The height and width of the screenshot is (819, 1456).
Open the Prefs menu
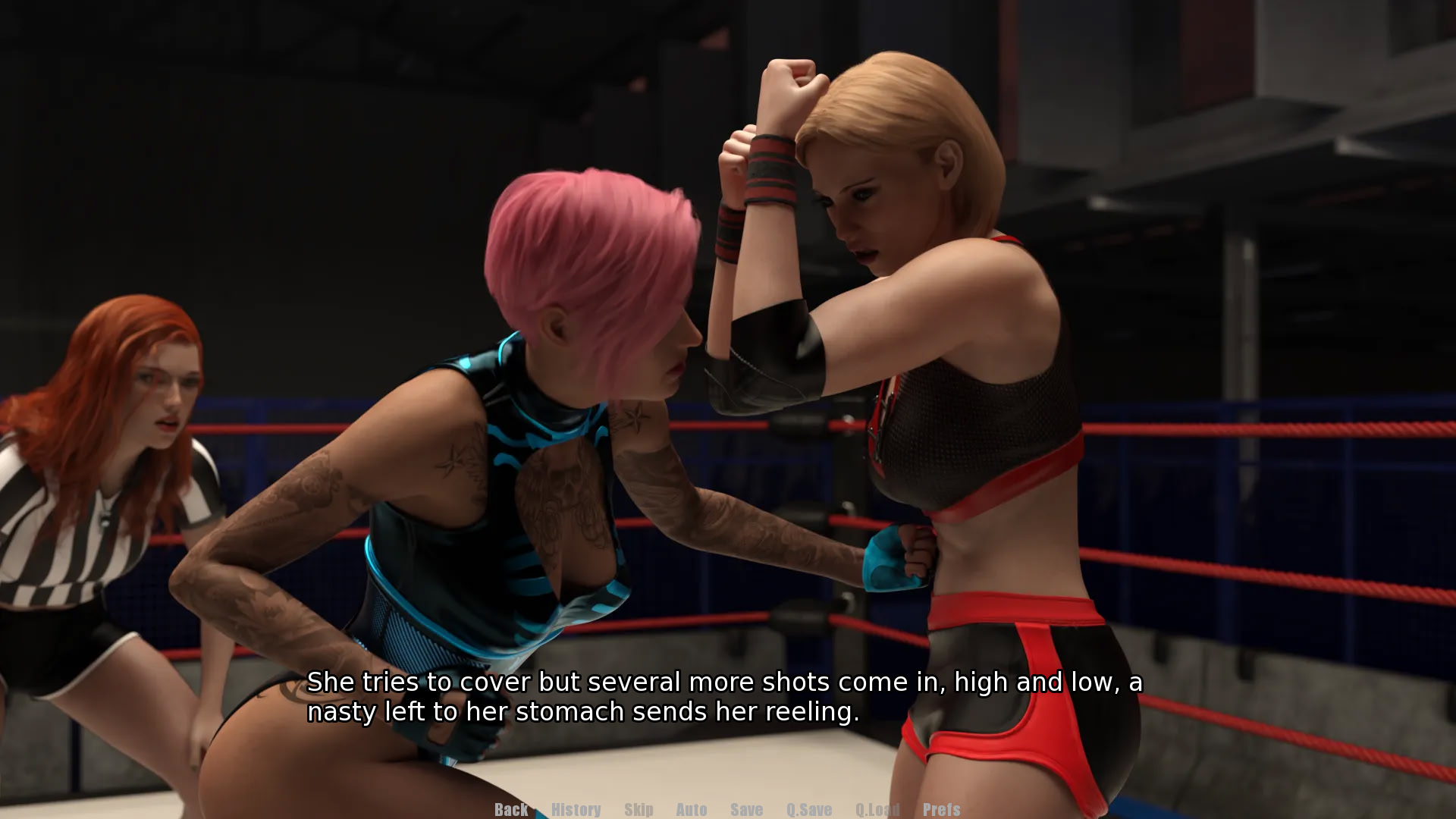(941, 809)
